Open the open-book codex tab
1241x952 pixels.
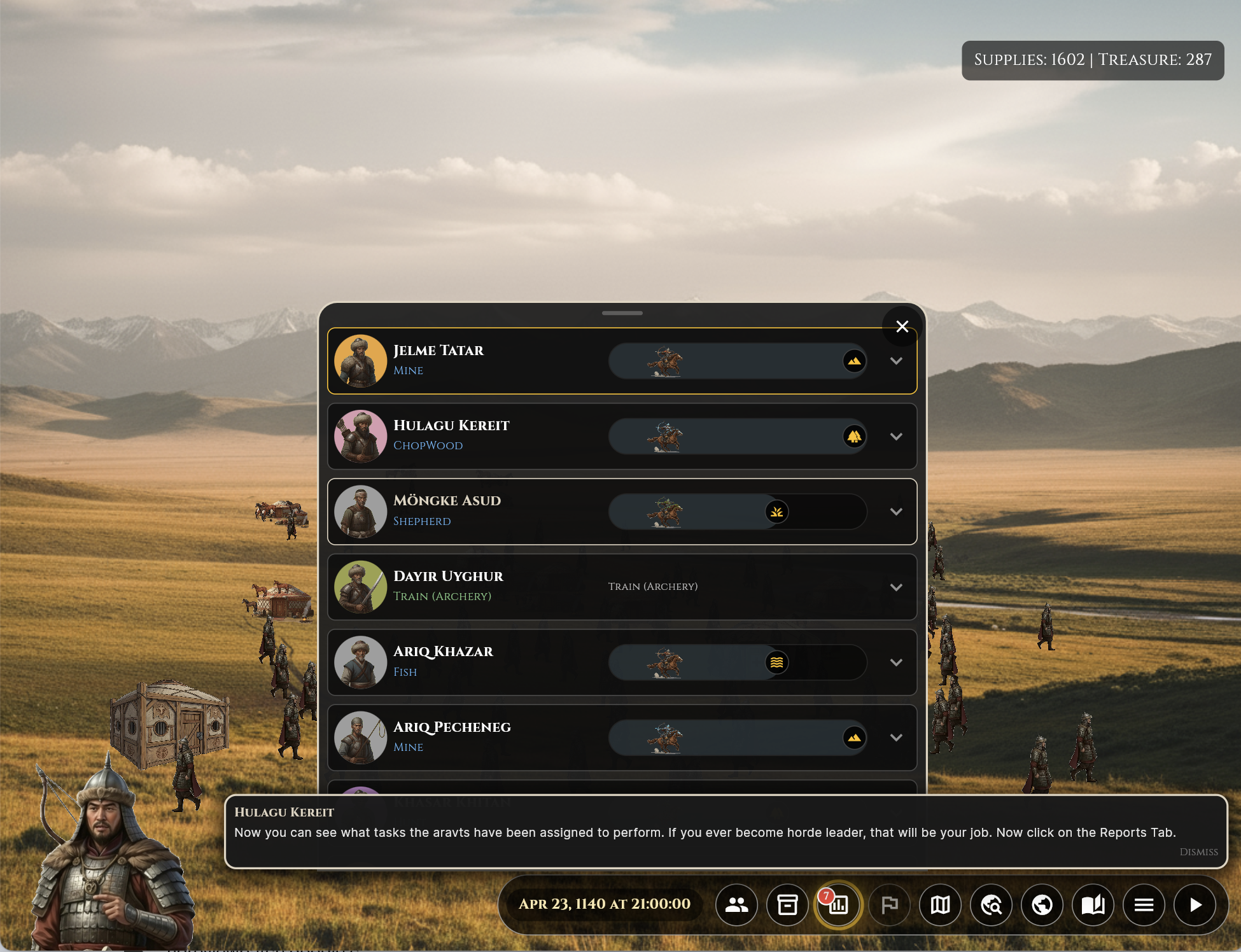(1093, 904)
